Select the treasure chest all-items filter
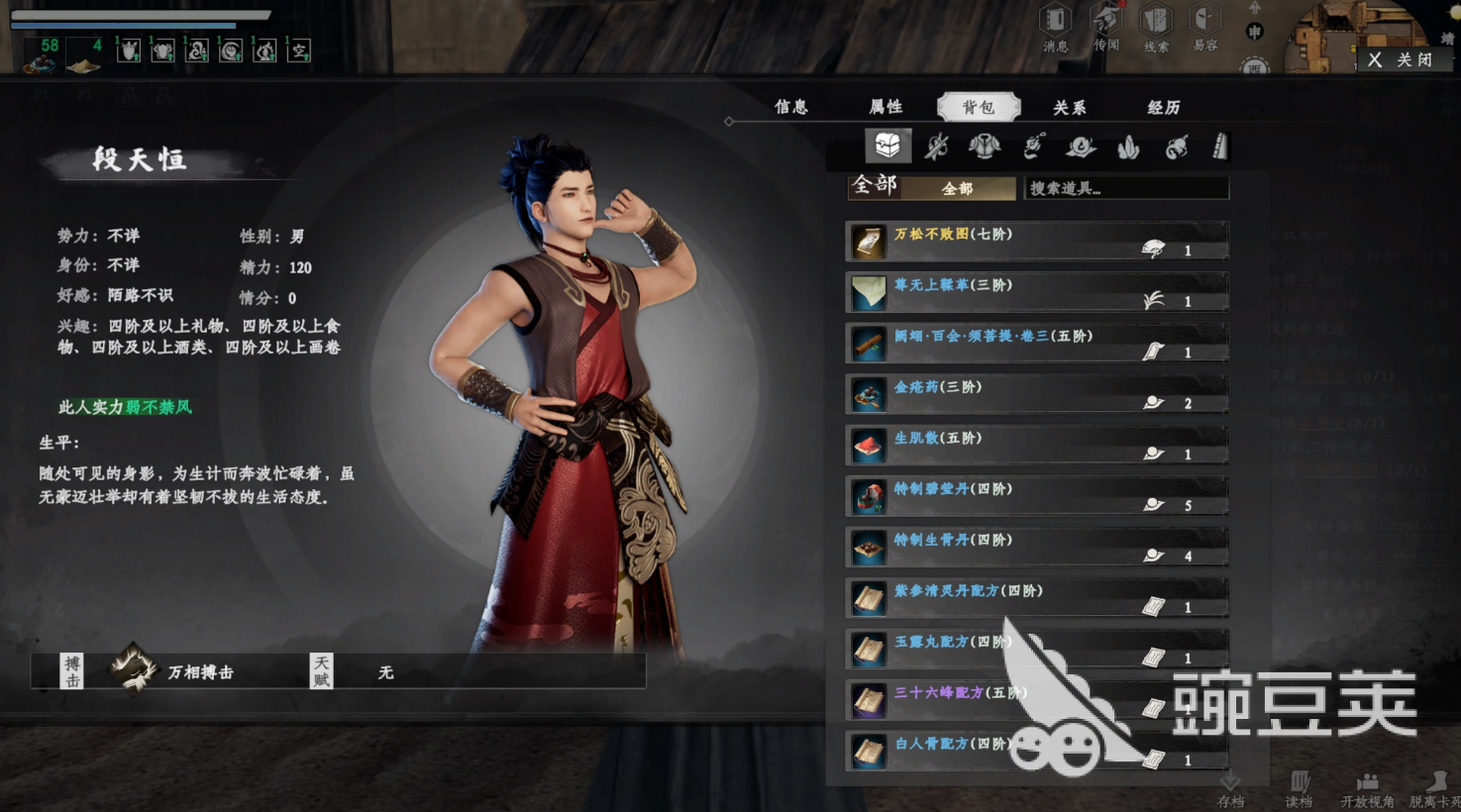This screenshot has height=812, width=1461. (x=887, y=147)
